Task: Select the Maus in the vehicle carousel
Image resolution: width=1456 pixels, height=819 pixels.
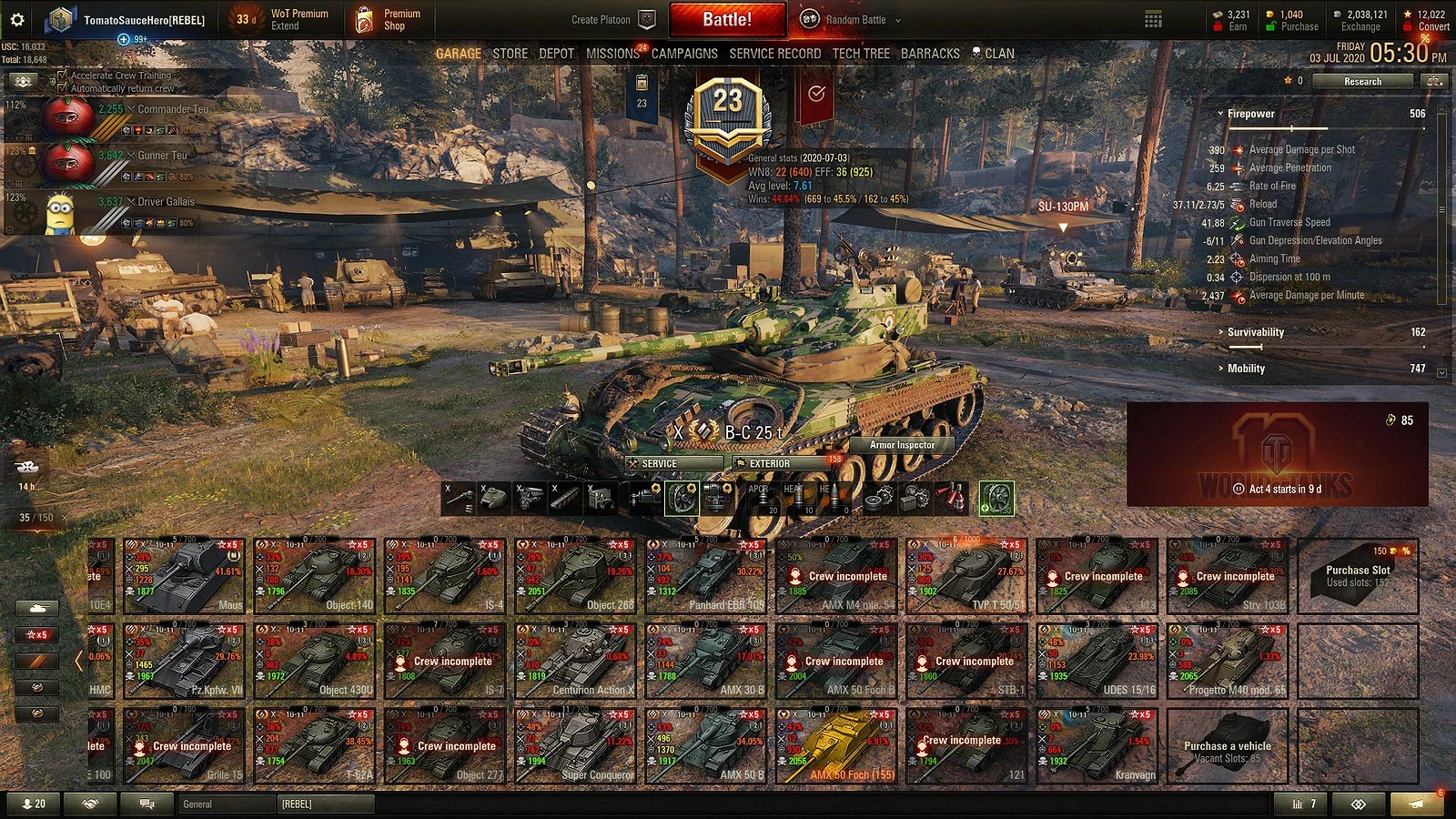Action: 187,576
